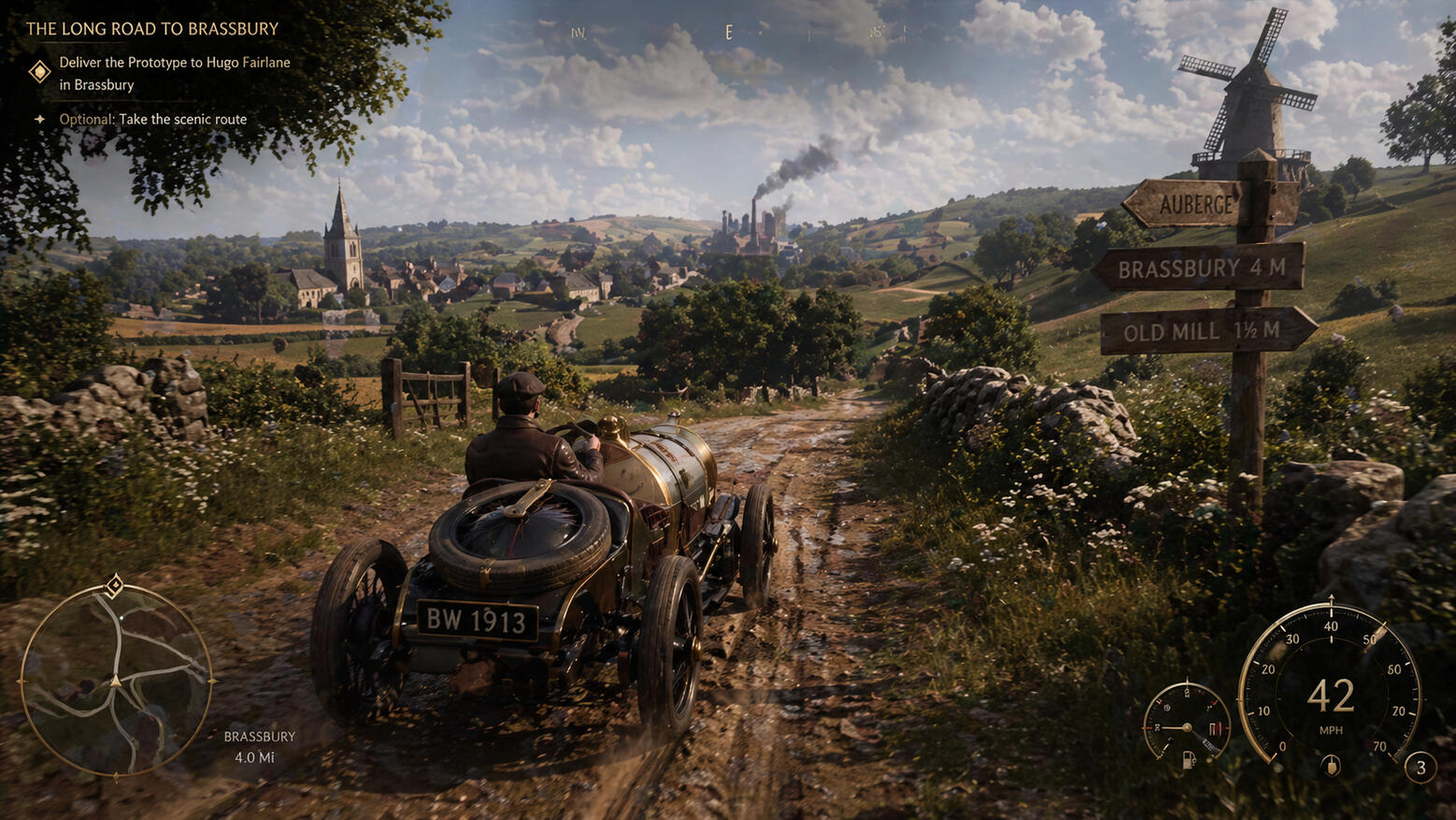Click the diamond icon beside the main objective

click(x=39, y=72)
